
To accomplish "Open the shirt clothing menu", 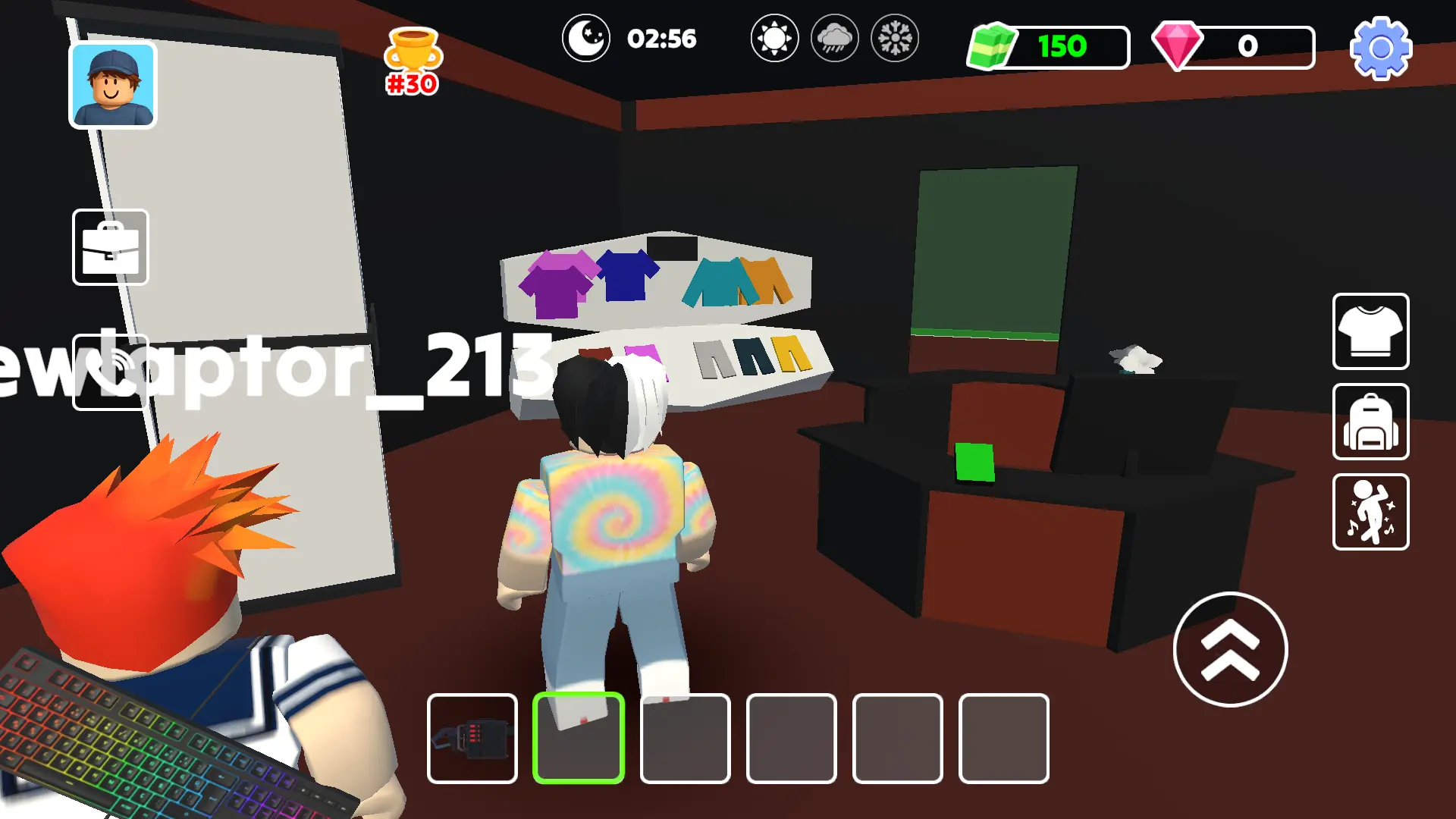I will coord(1370,331).
